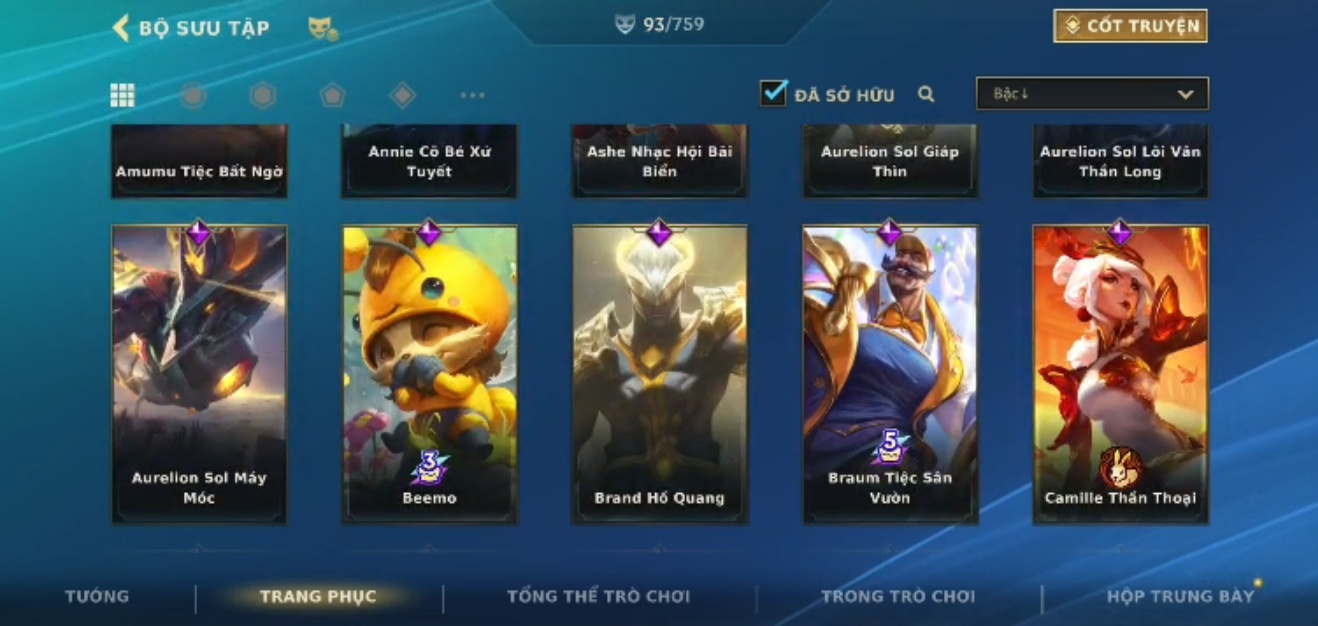This screenshot has height=626, width=1318.
Task: Switch to the Tướng tab
Action: (x=97, y=597)
